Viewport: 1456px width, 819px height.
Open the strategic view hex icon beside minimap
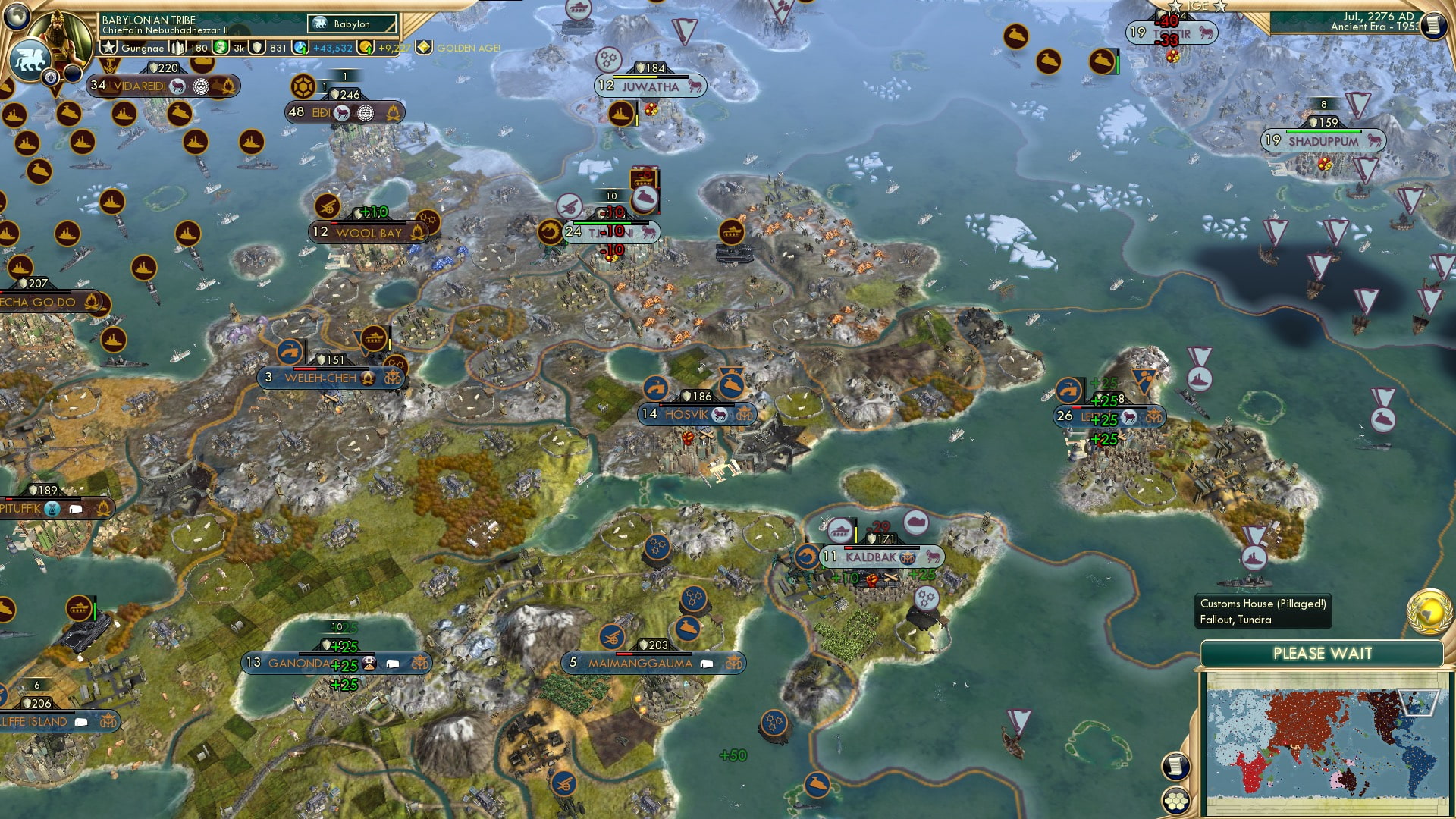(1176, 802)
